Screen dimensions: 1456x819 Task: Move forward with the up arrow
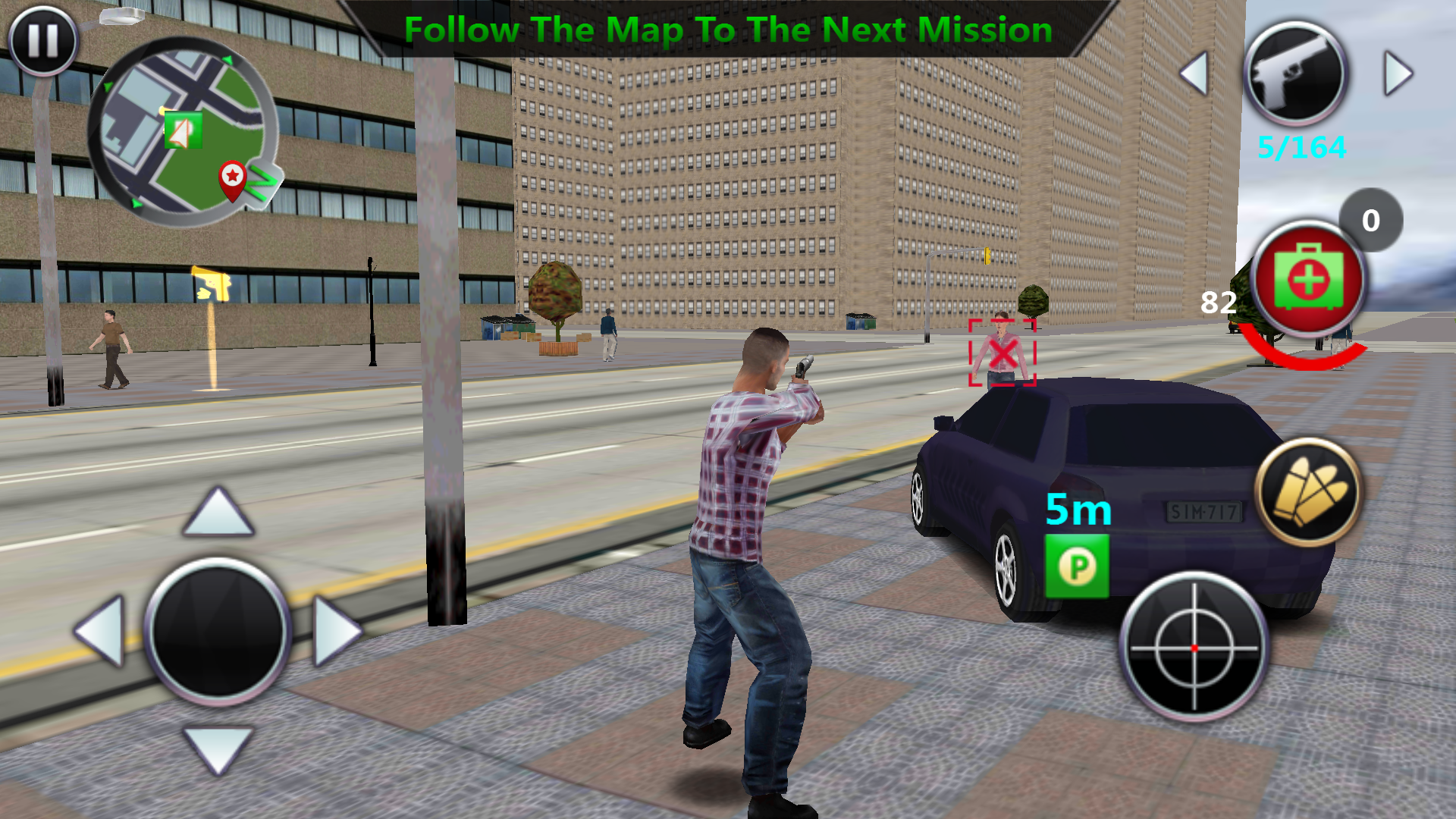click(x=218, y=513)
